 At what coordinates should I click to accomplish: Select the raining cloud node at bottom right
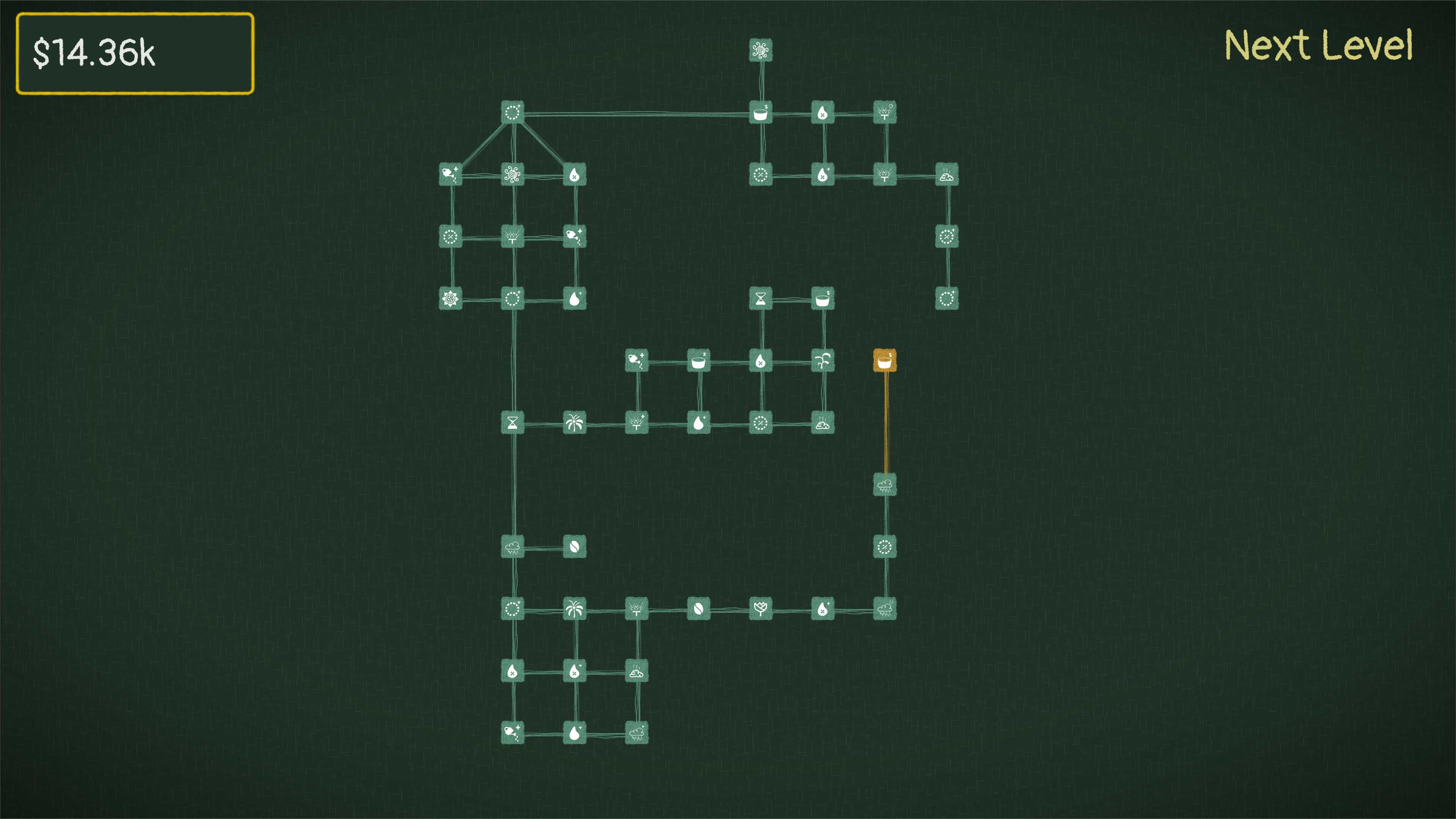coord(885,609)
